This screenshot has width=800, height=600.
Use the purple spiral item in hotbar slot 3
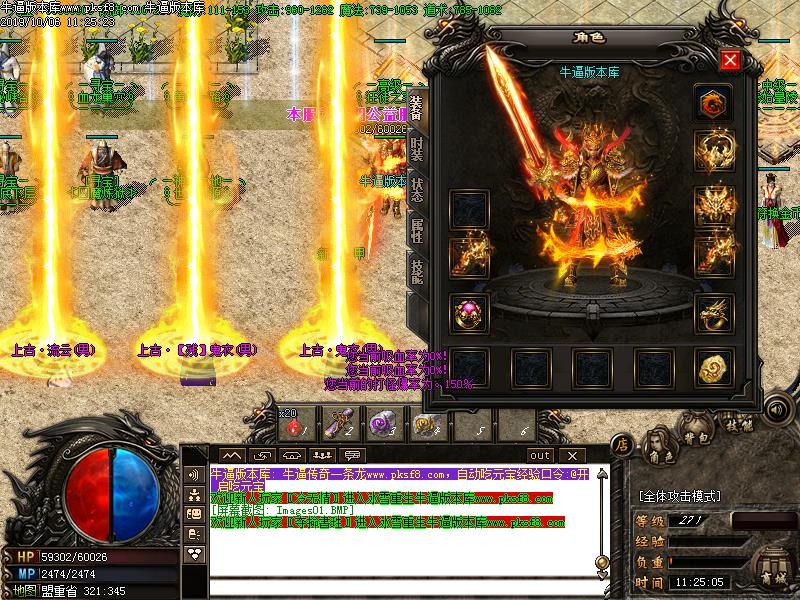[x=379, y=427]
